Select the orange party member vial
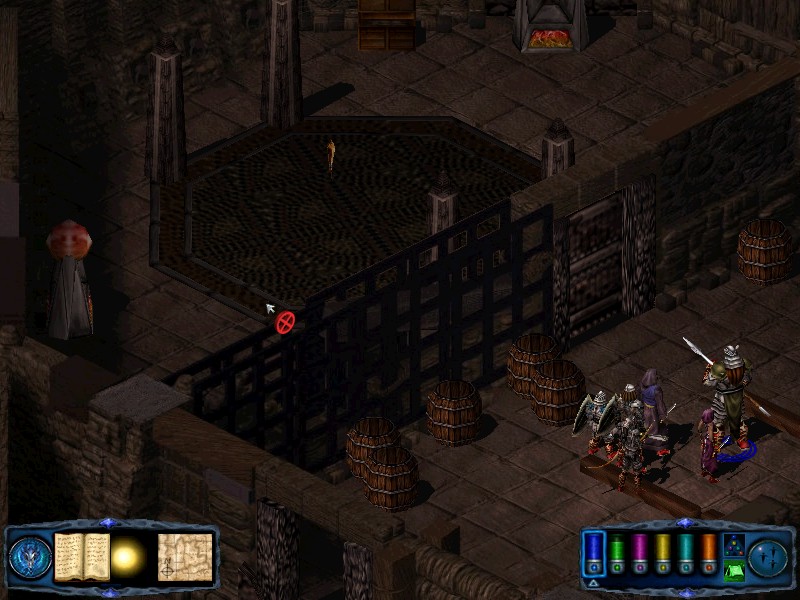 coord(708,553)
